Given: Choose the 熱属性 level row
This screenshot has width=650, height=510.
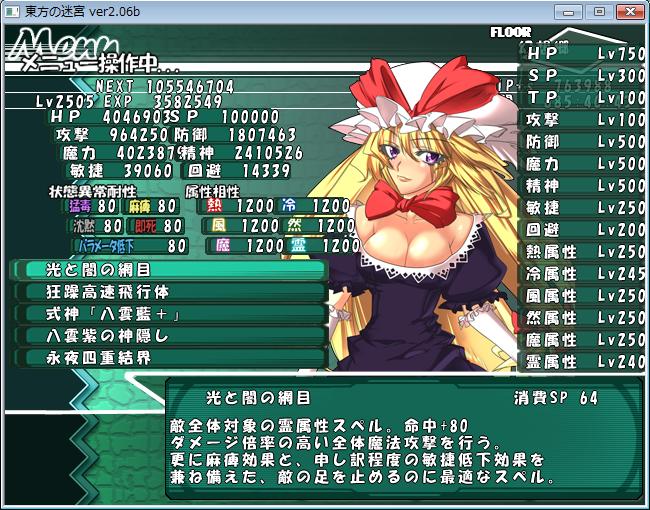Looking at the screenshot, I should (x=584, y=252).
